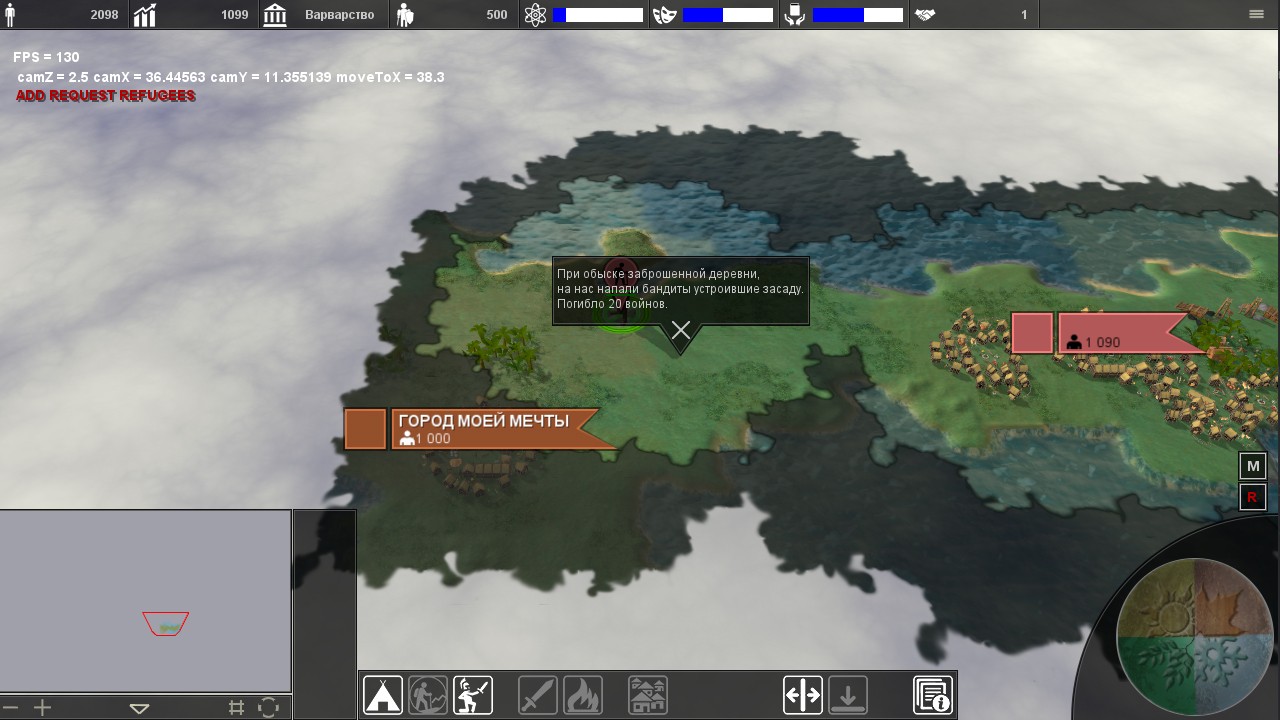Choose the sword attack action icon

coord(538,695)
